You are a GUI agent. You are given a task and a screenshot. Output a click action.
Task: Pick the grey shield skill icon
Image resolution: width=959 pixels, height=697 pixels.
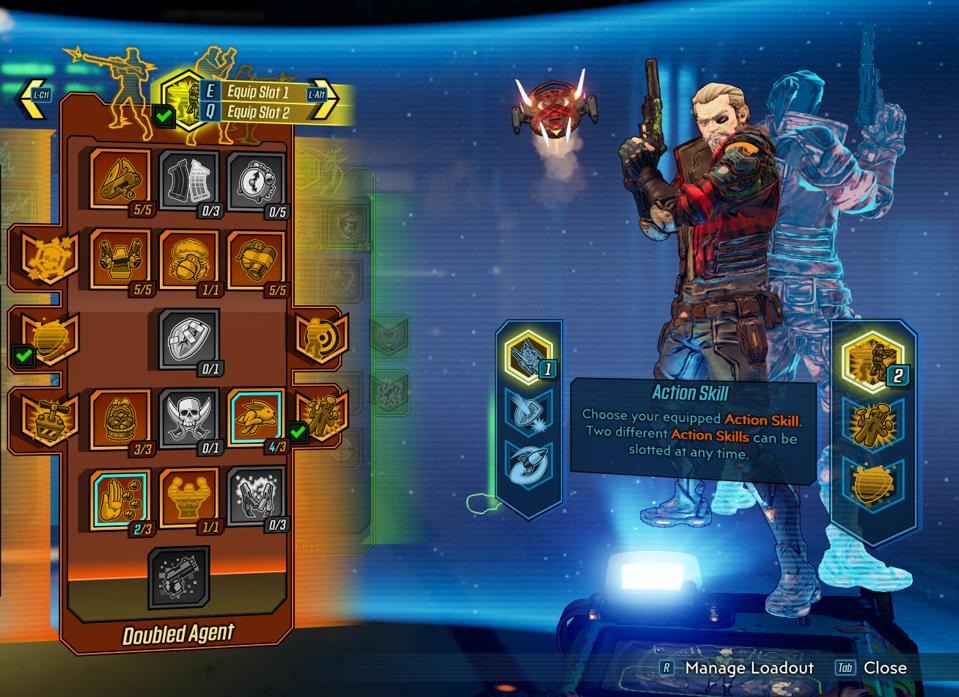click(x=189, y=338)
